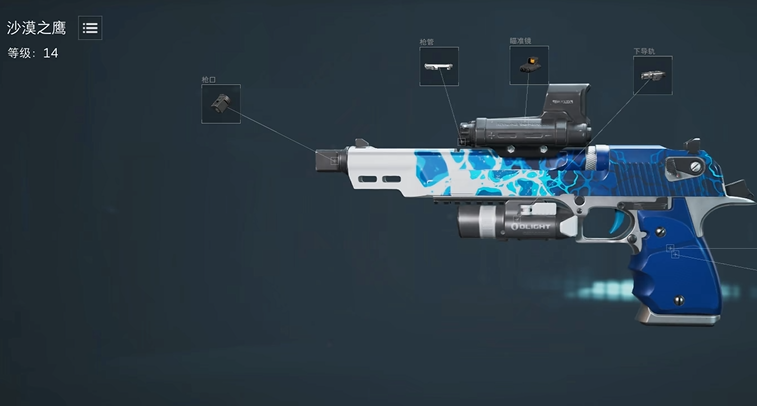Select the 枪口 muzzle attachment slot

click(220, 104)
